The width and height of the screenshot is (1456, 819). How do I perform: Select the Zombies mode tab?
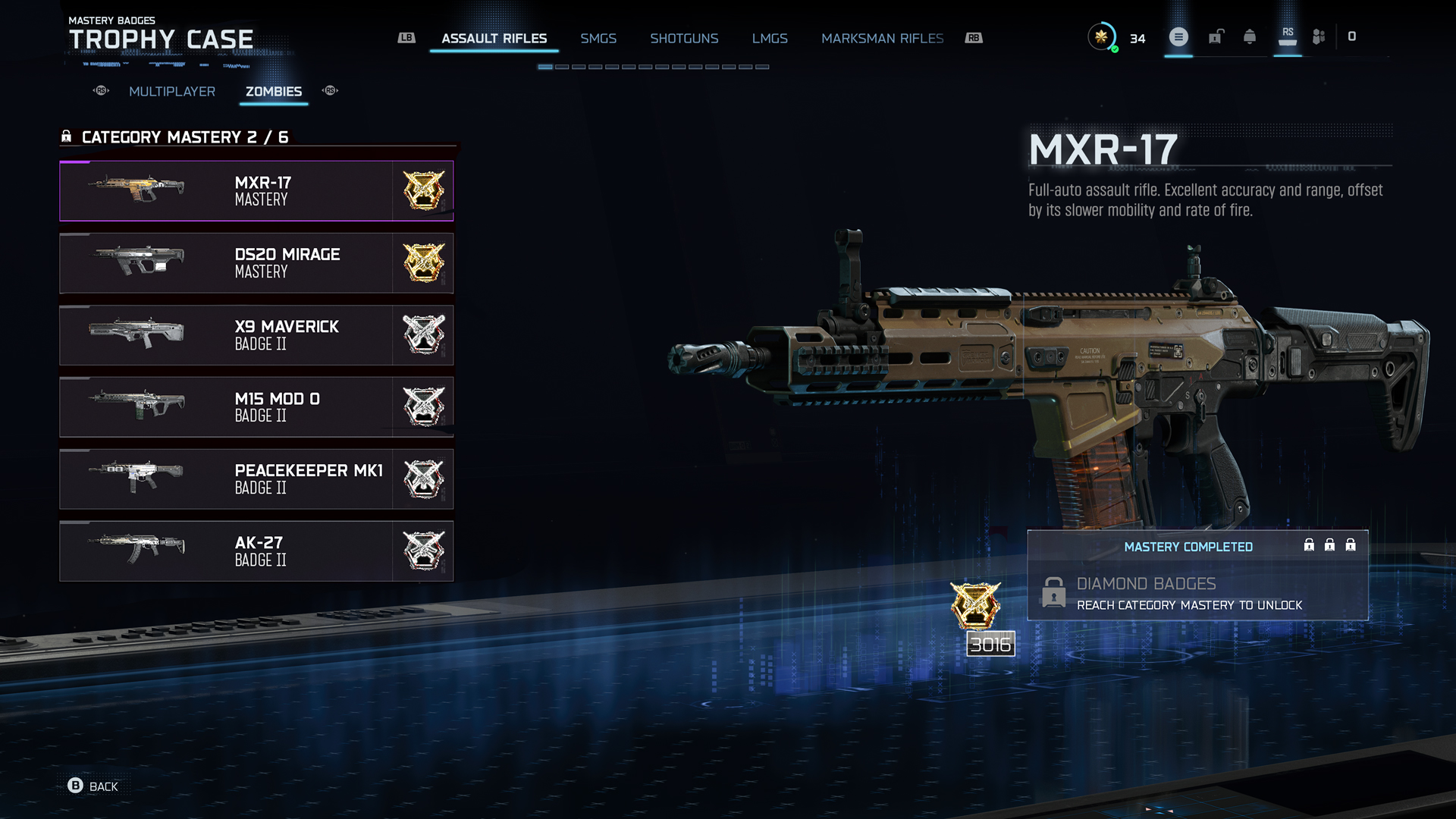coord(274,92)
